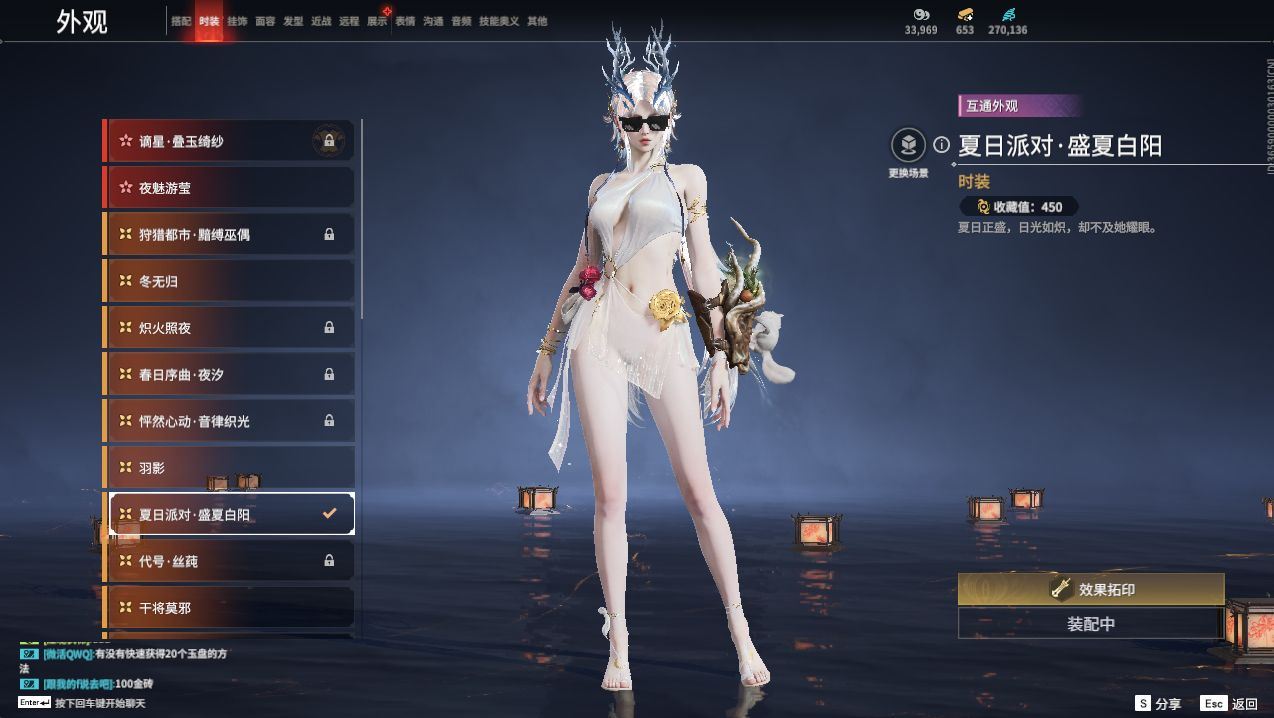Switch to the 表情 emote tab

[x=405, y=21]
